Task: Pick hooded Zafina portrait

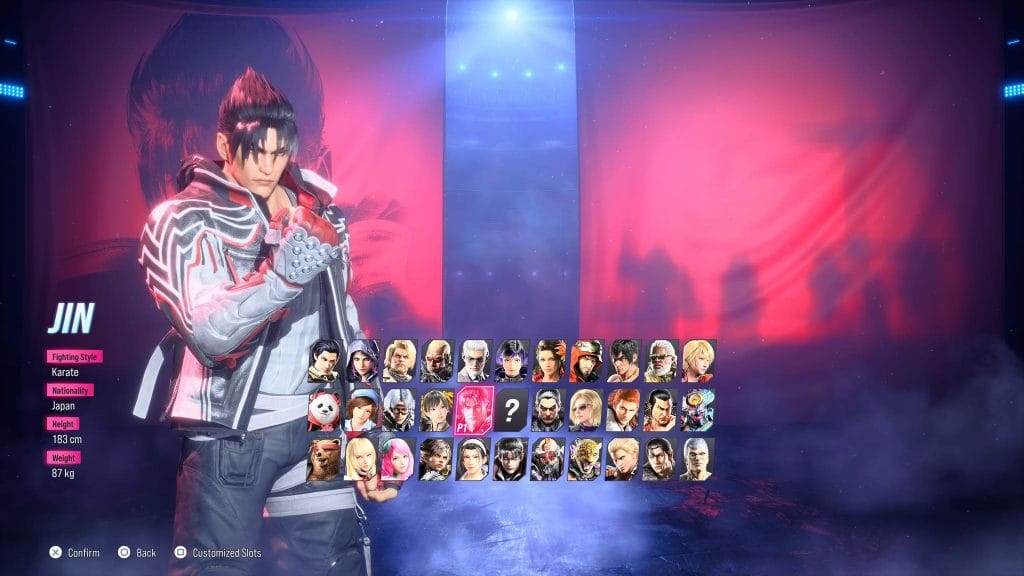Action: point(362,361)
